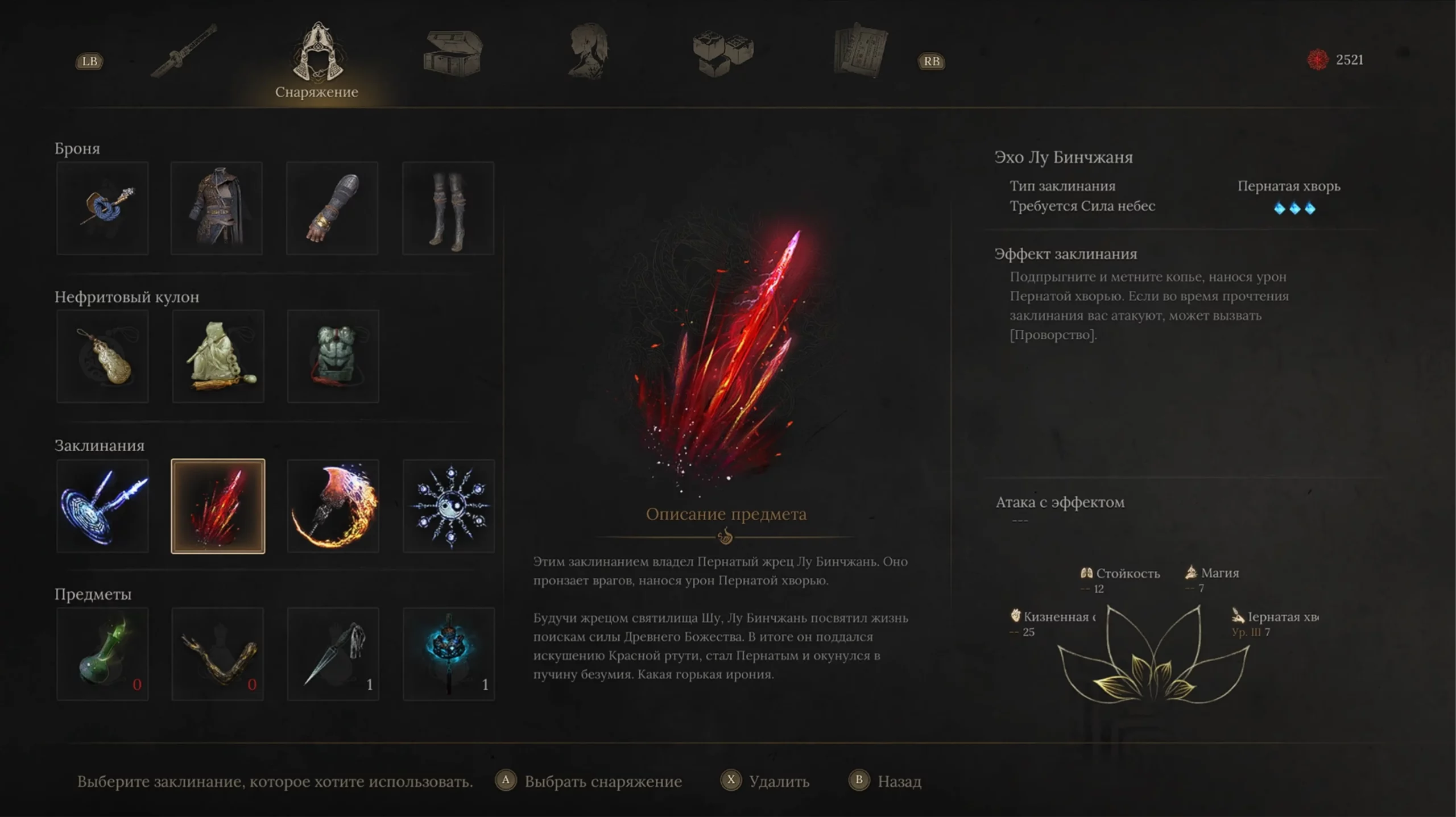This screenshot has height=817, width=1456.
Task: Select the flaming axe spell slot
Action: point(333,506)
